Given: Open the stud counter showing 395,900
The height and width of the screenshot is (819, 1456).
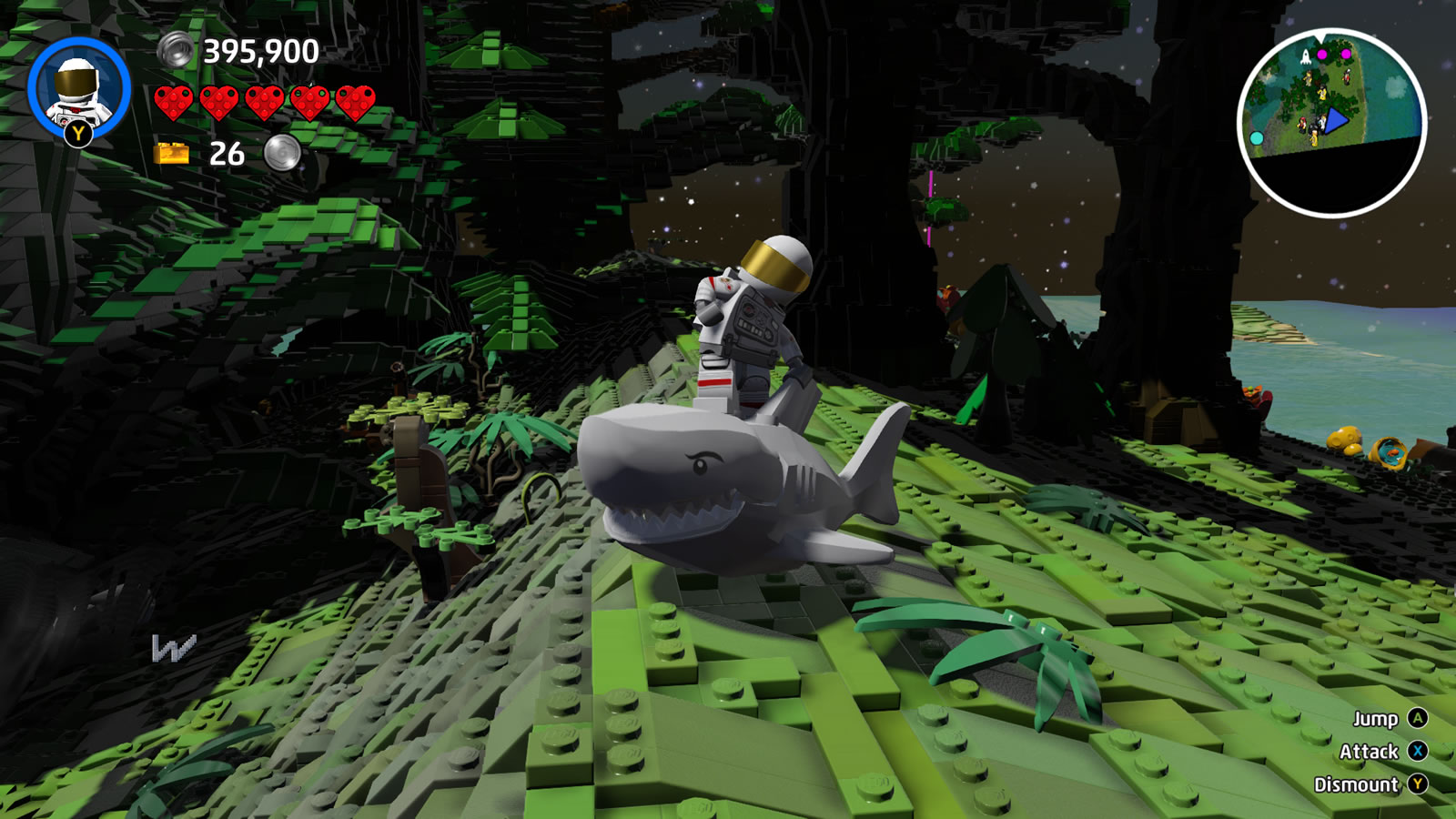Looking at the screenshot, I should pos(261,51).
